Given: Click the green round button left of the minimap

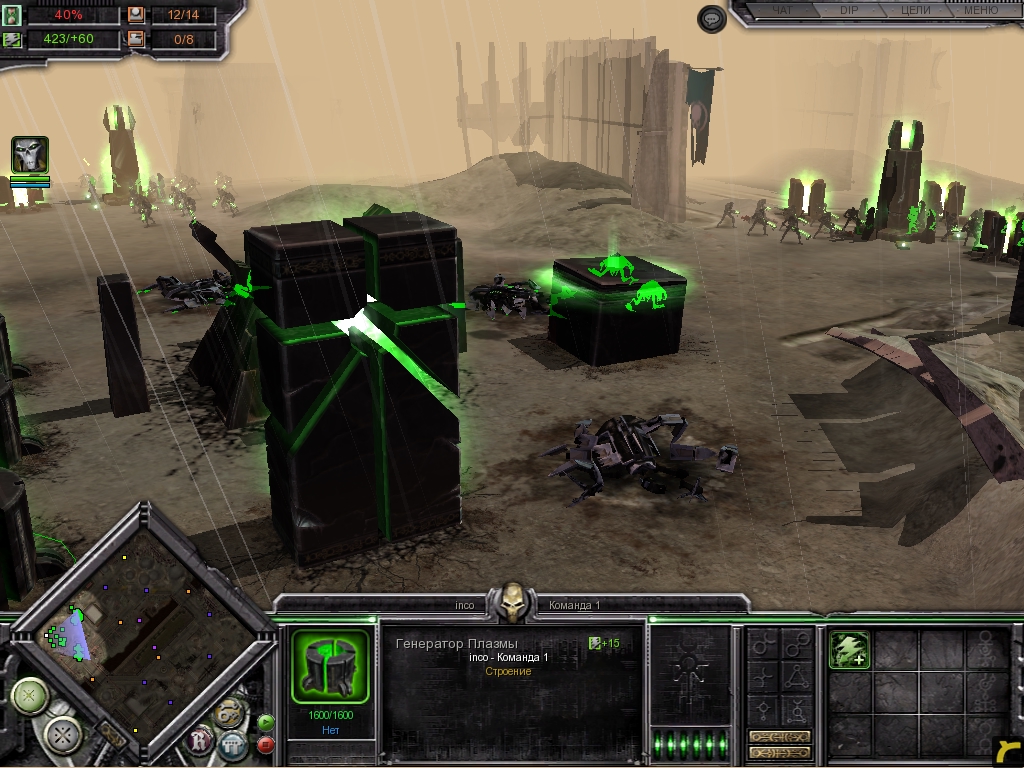Looking at the screenshot, I should click(30, 695).
